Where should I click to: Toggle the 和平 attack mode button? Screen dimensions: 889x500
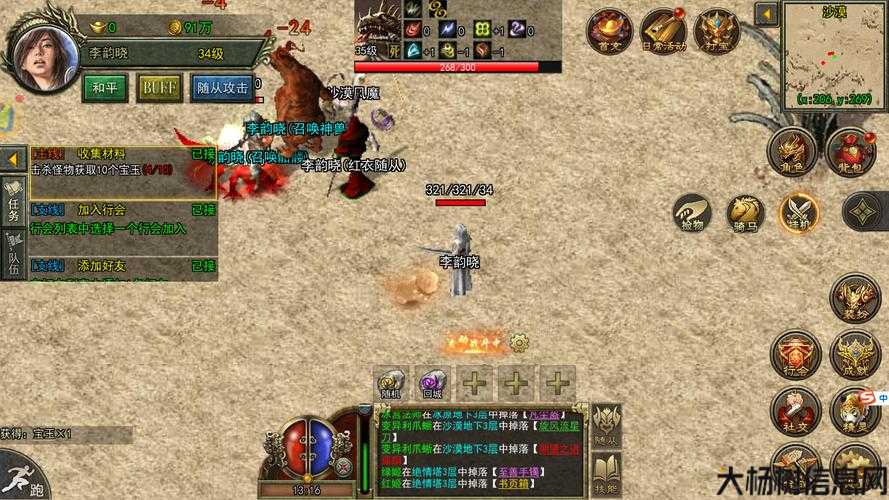coord(104,88)
